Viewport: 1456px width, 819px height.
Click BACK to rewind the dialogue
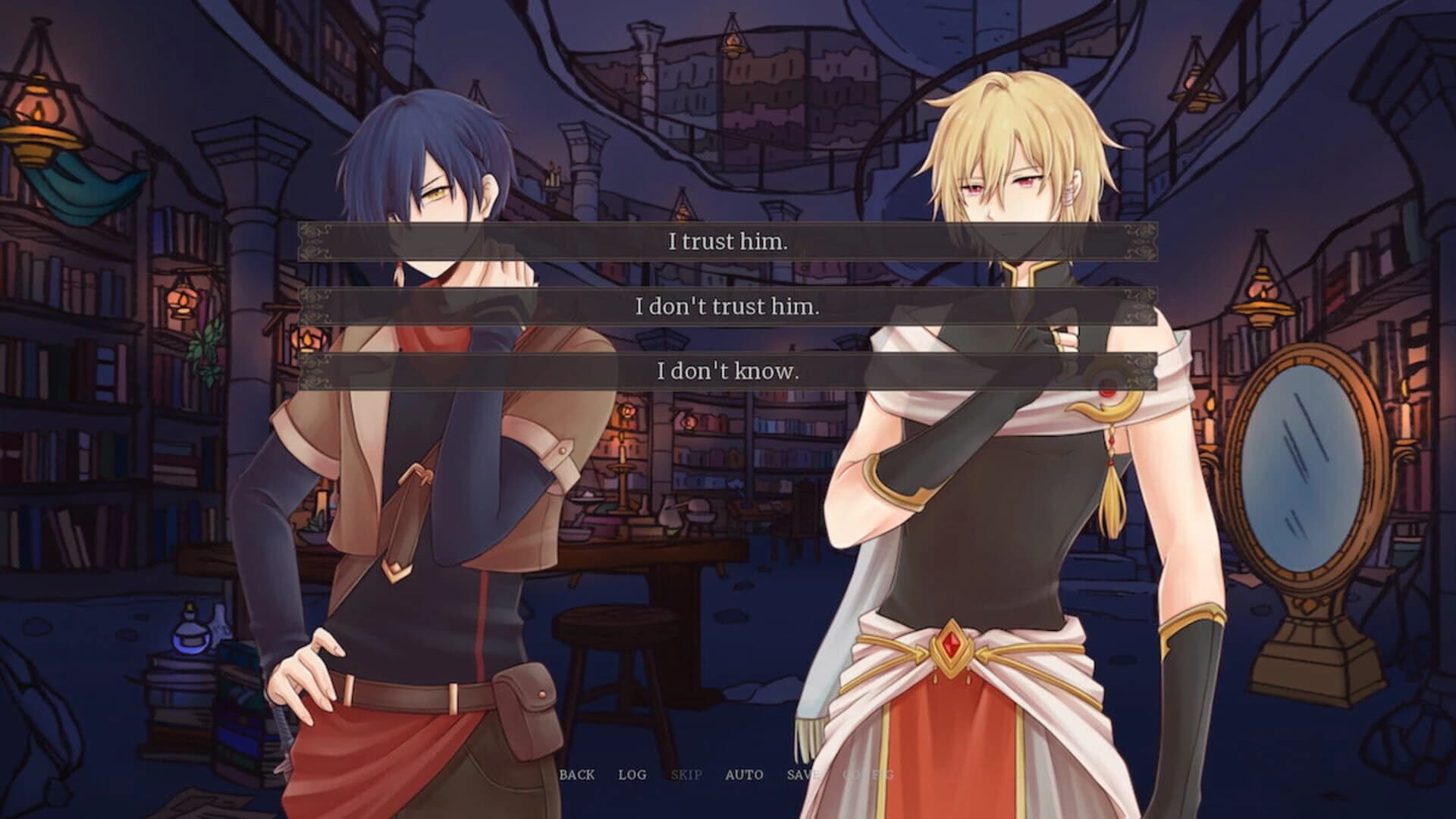[x=578, y=775]
